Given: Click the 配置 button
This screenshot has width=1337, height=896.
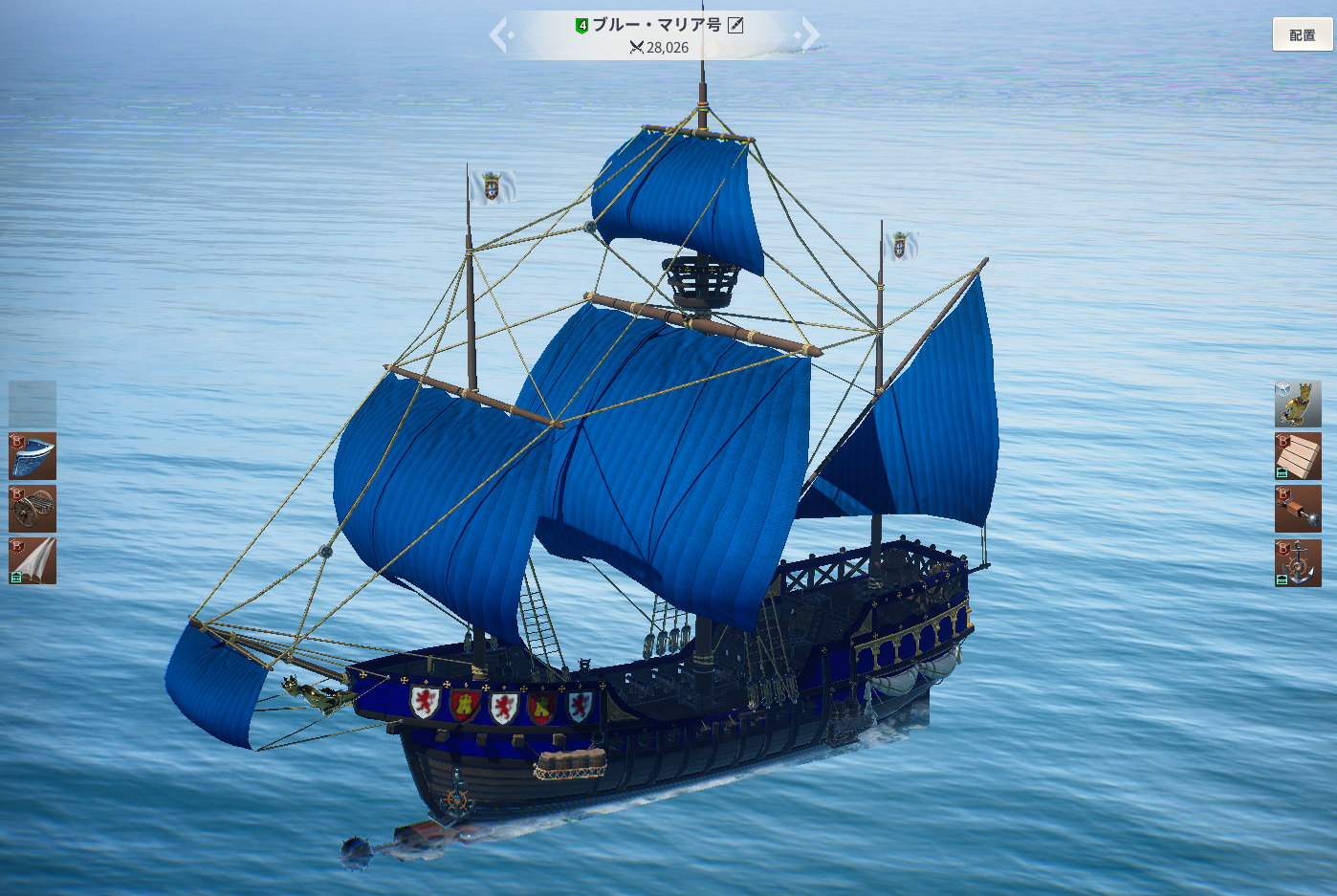Looking at the screenshot, I should click(1302, 34).
